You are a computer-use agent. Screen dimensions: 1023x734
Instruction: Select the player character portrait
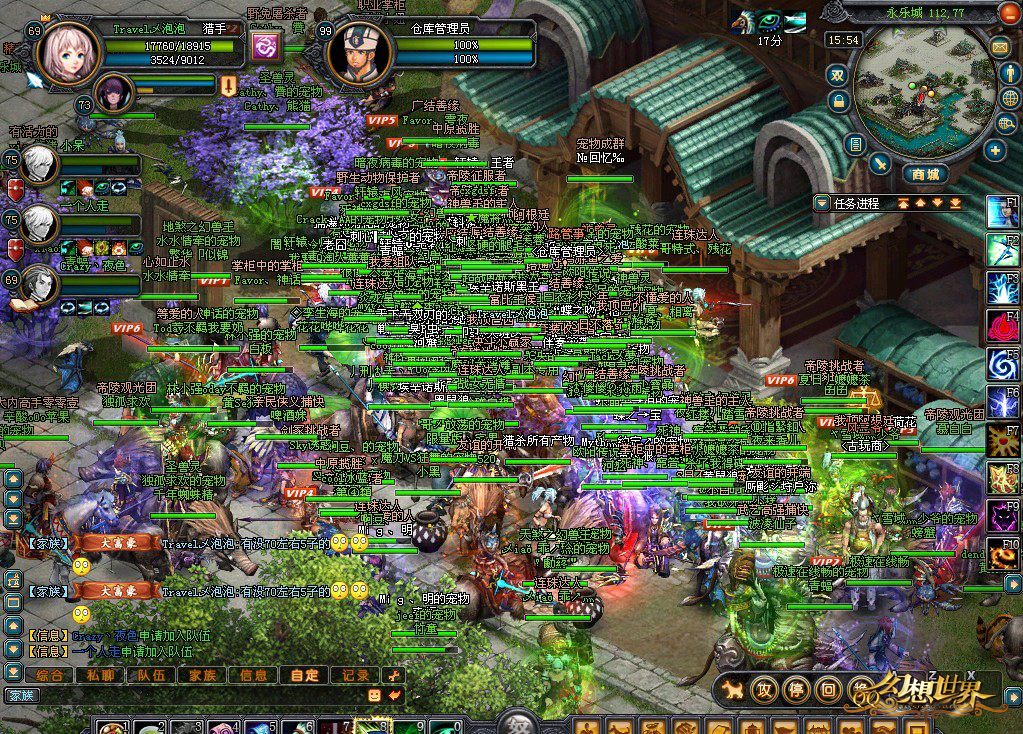(x=68, y=55)
